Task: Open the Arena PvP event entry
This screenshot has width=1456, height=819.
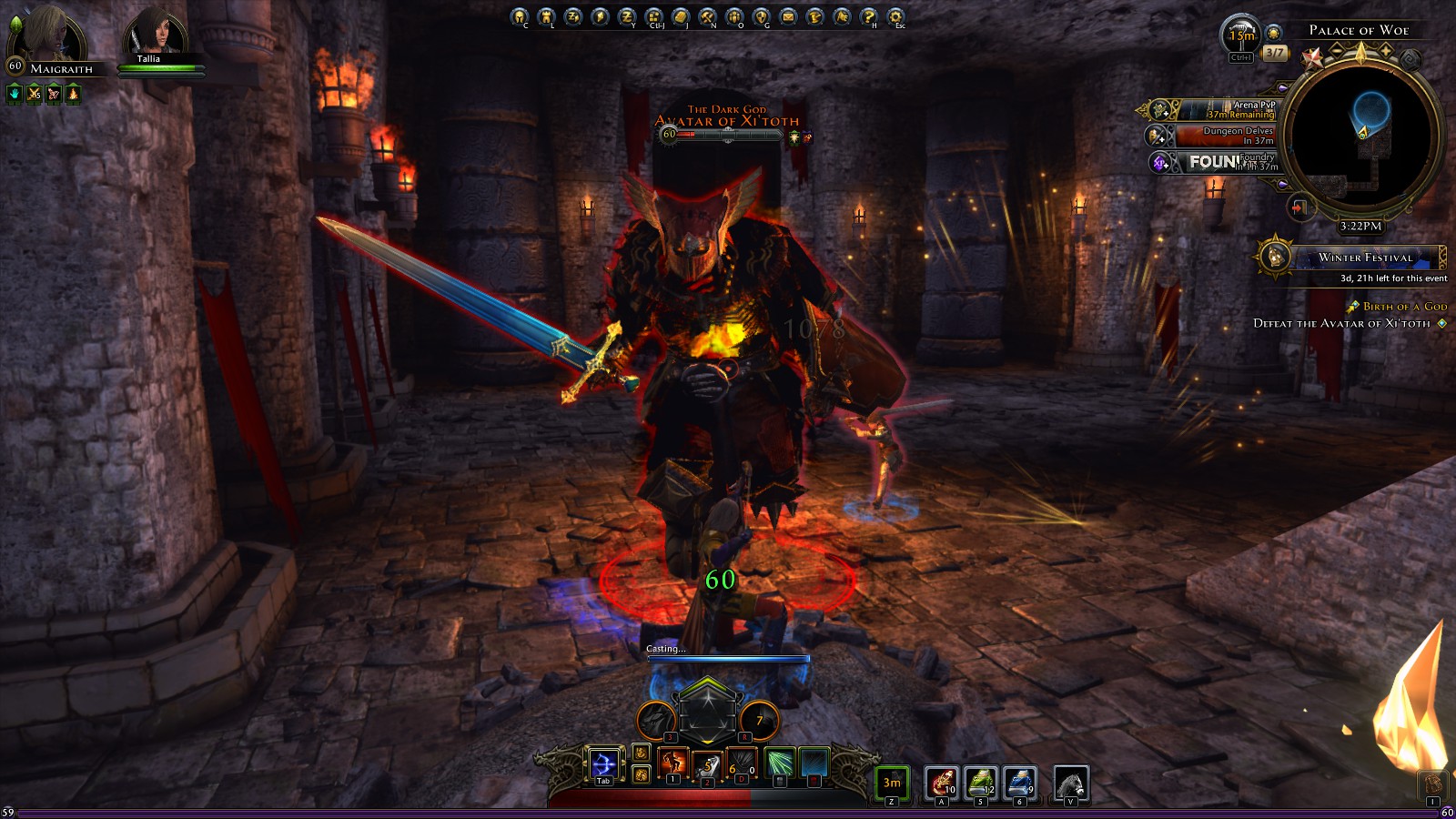Action: [1224, 110]
